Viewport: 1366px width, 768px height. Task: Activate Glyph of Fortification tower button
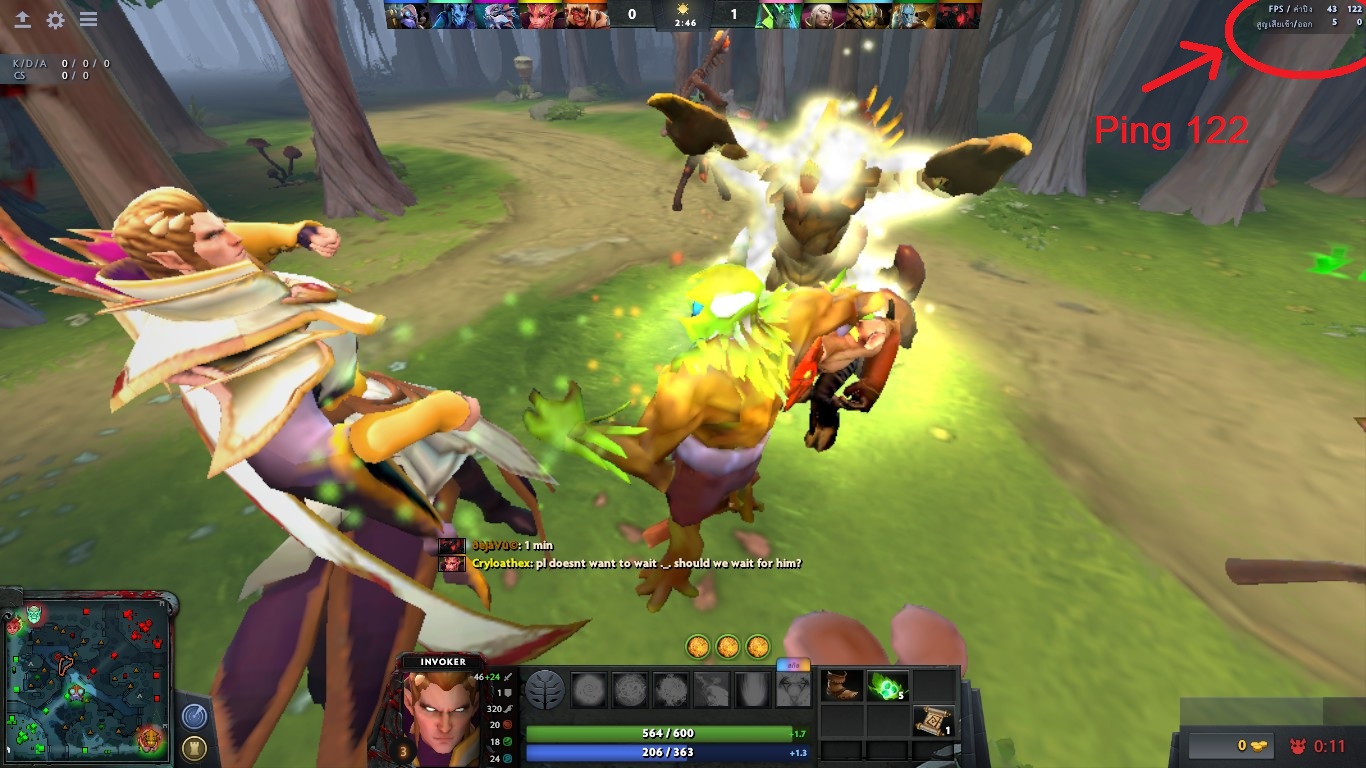click(195, 747)
